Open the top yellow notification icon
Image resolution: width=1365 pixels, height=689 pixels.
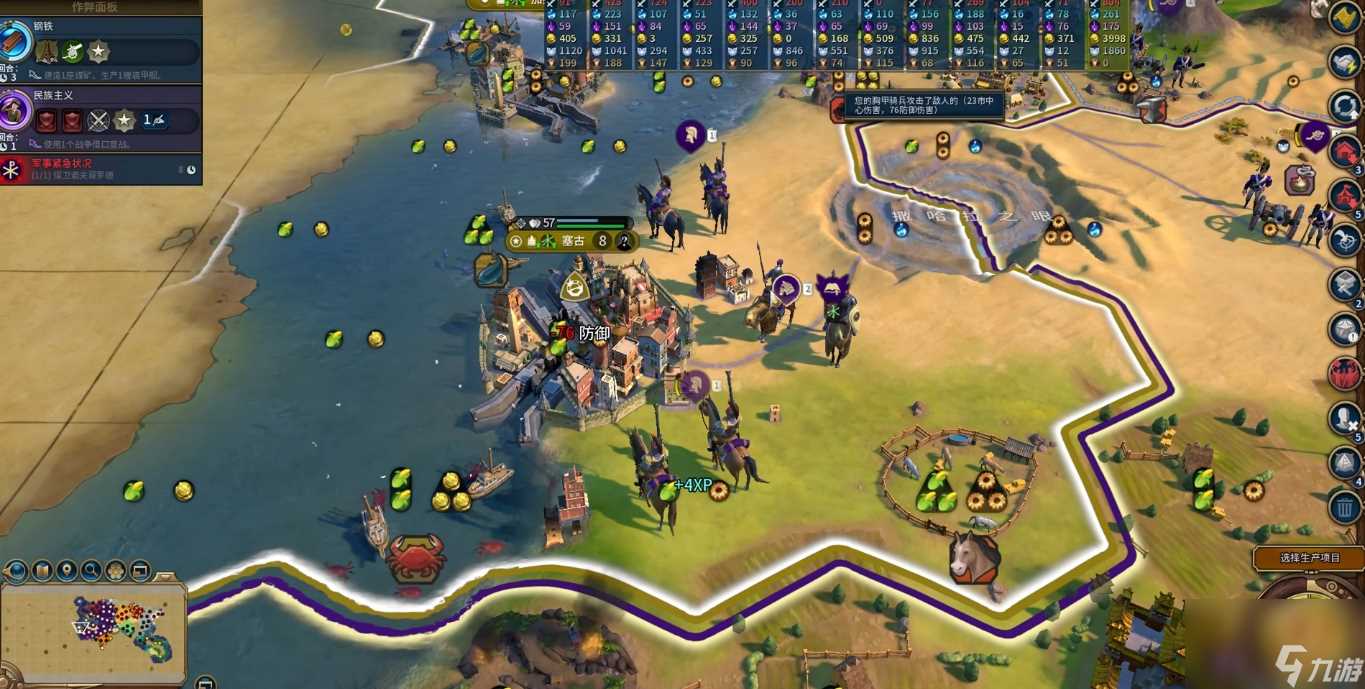(x=1346, y=17)
